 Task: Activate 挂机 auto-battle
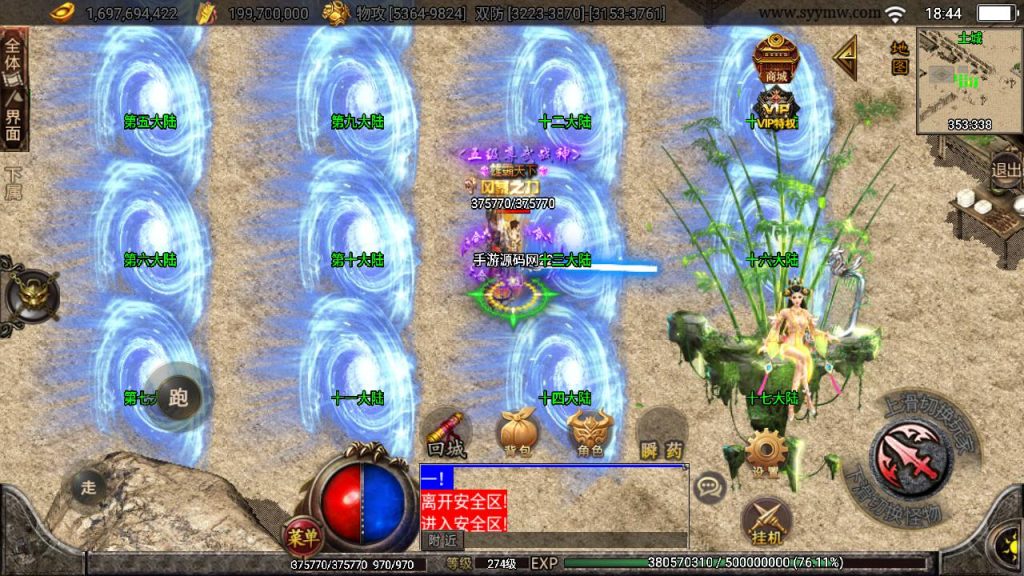tap(765, 522)
